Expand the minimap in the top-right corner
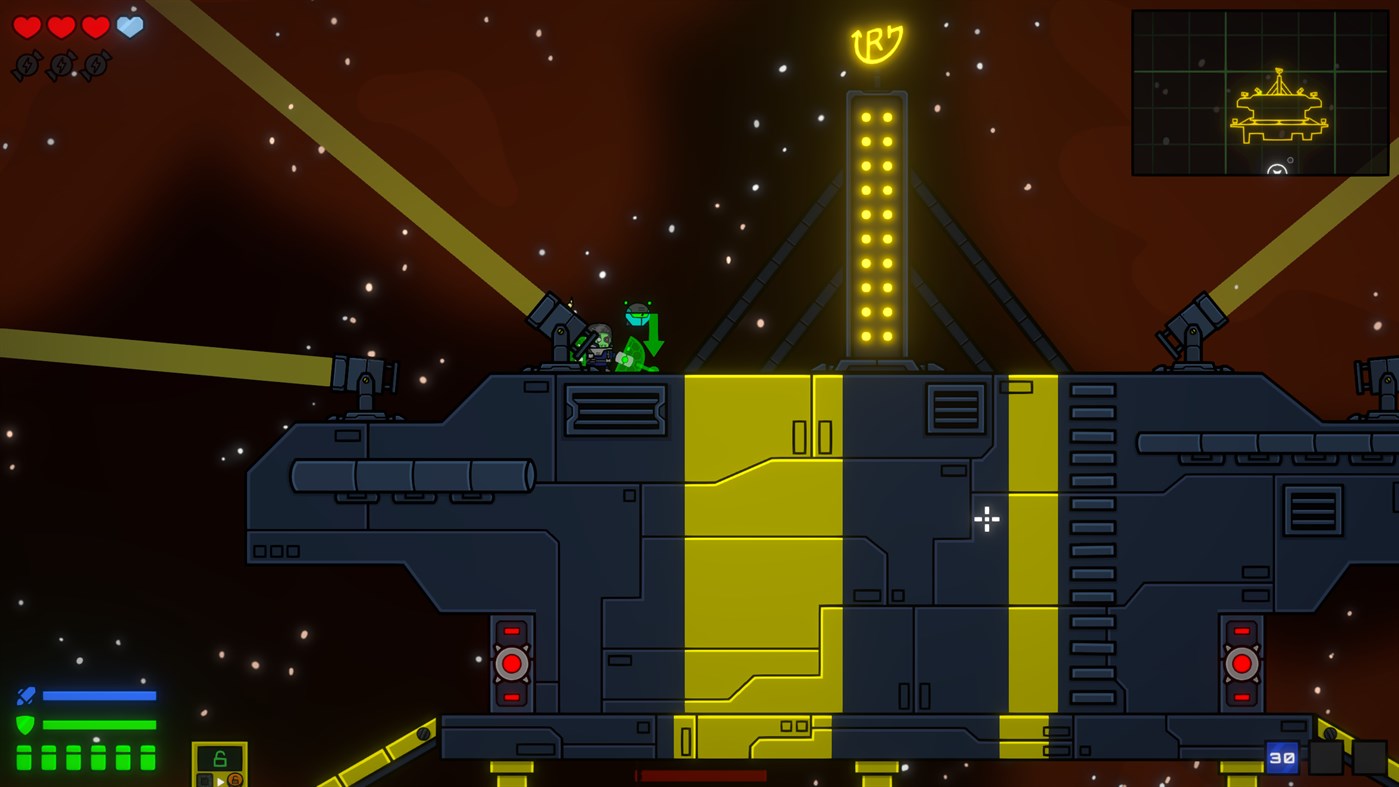 pyautogui.click(x=1260, y=92)
